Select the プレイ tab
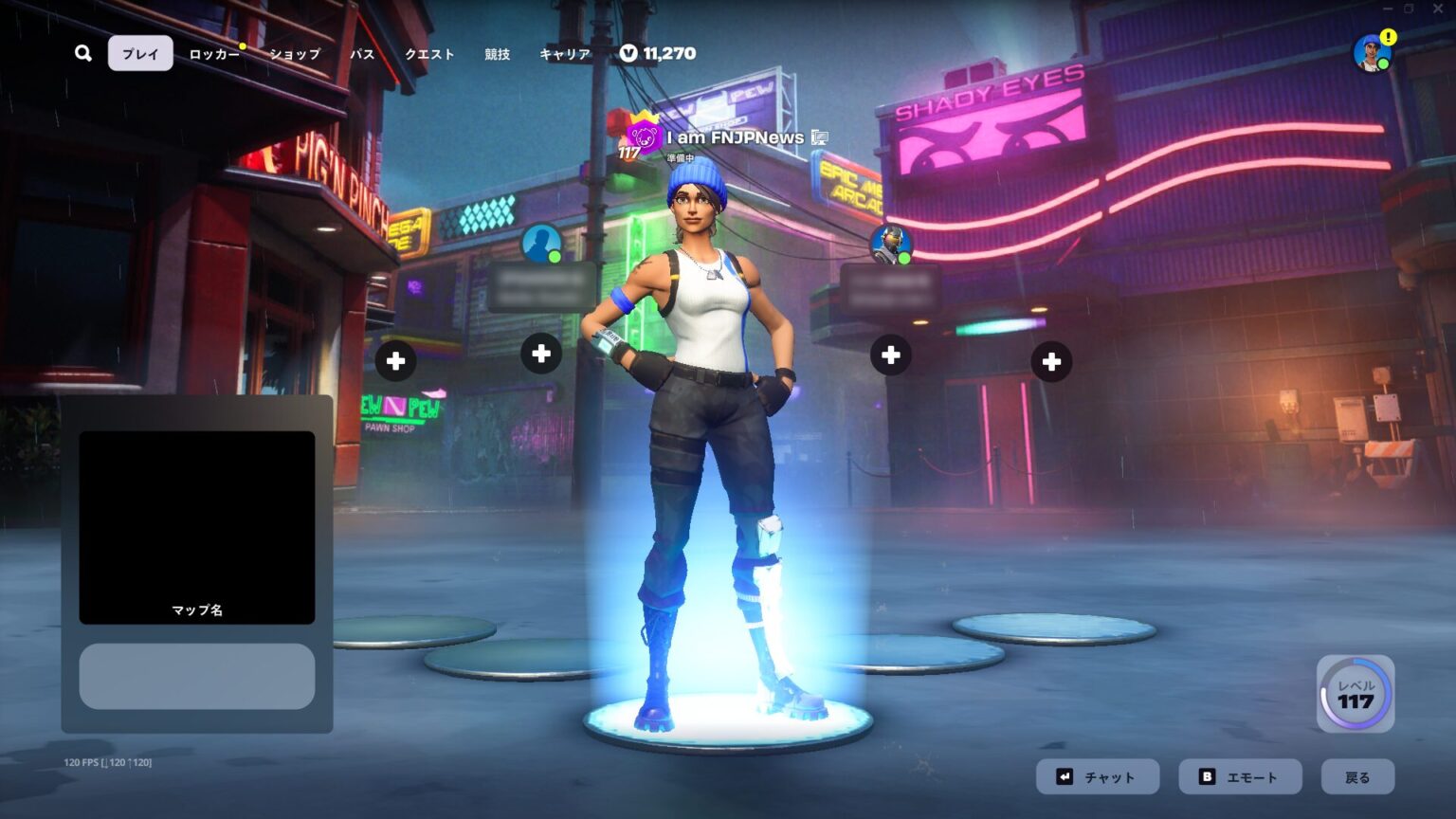The width and height of the screenshot is (1456, 819). (x=140, y=54)
